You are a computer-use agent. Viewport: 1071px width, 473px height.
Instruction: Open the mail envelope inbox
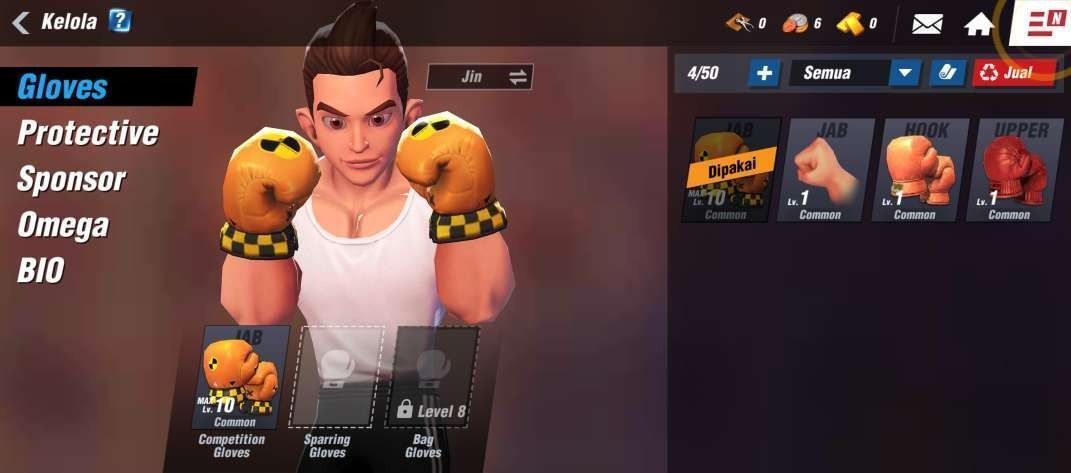[927, 24]
